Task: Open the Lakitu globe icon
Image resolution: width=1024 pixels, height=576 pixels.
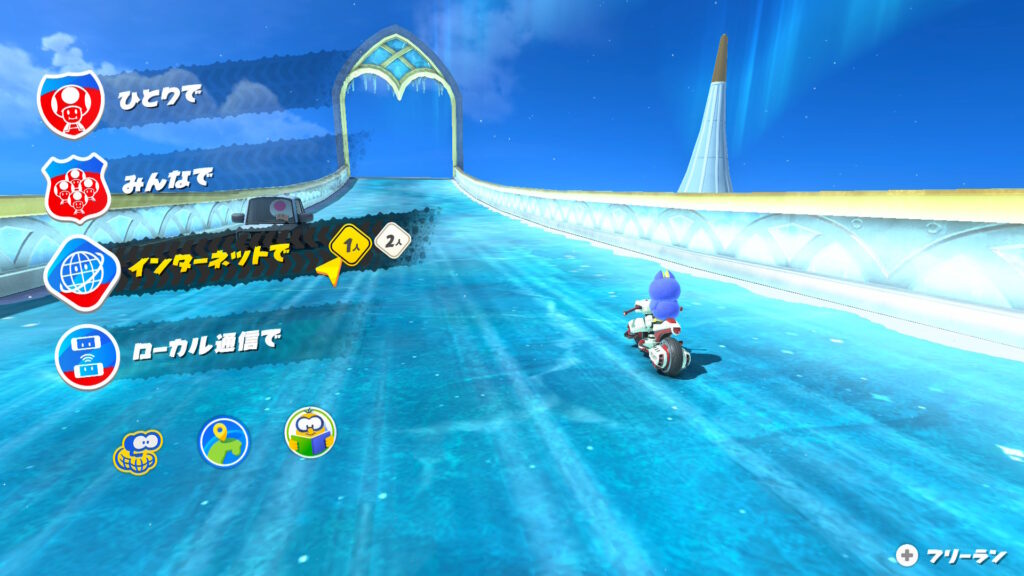Action: (137, 450)
